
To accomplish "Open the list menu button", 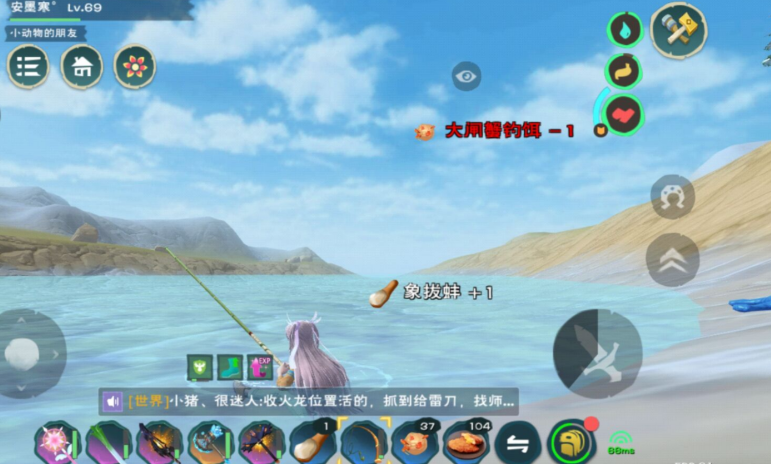I will 28,67.
